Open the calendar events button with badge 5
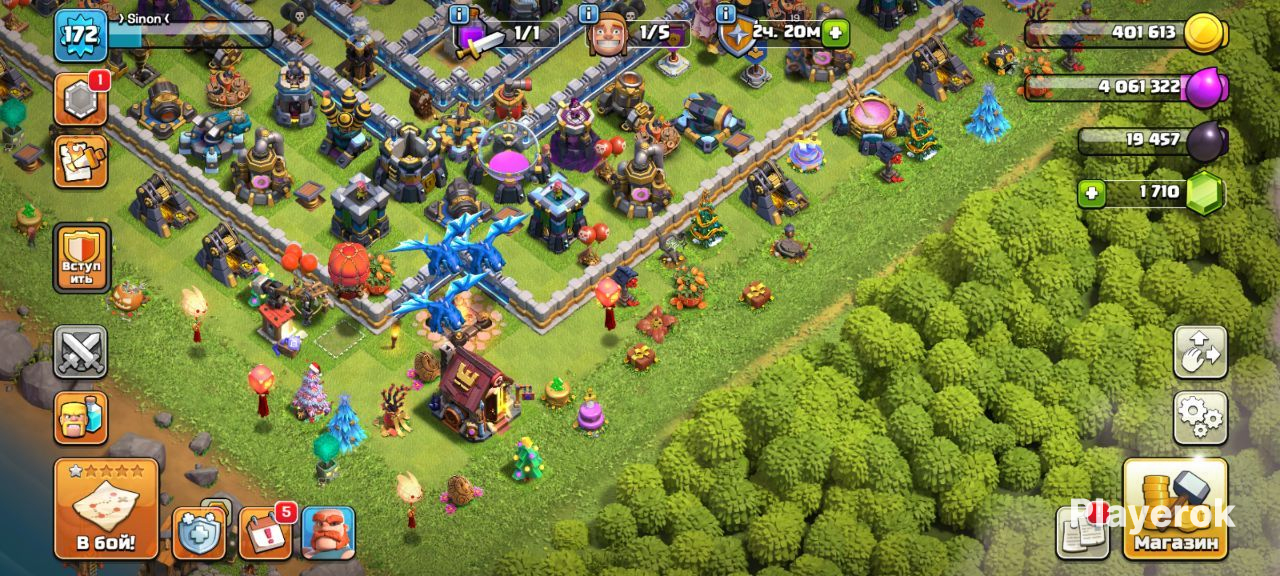Screen dimensions: 1280x576 [265, 533]
